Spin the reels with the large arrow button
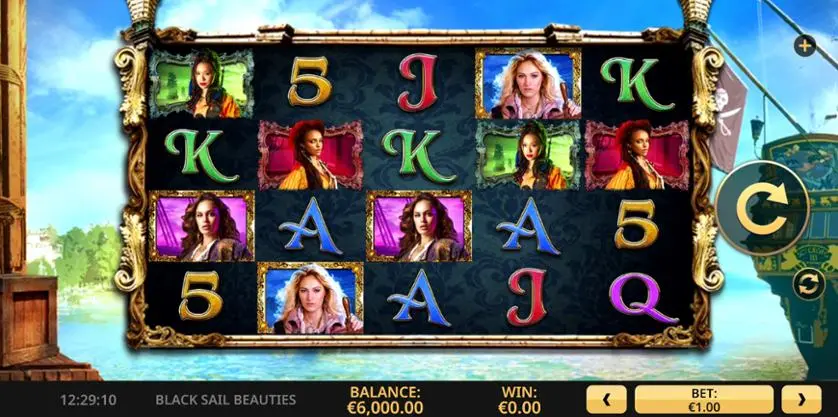 (x=760, y=209)
